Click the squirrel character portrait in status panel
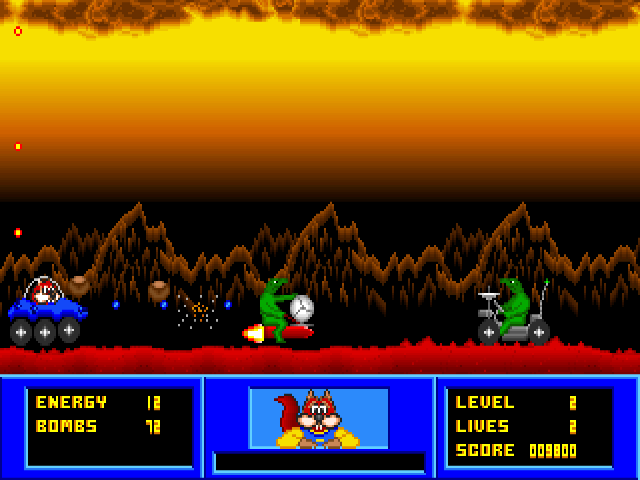The height and width of the screenshot is (480, 640). (x=318, y=418)
